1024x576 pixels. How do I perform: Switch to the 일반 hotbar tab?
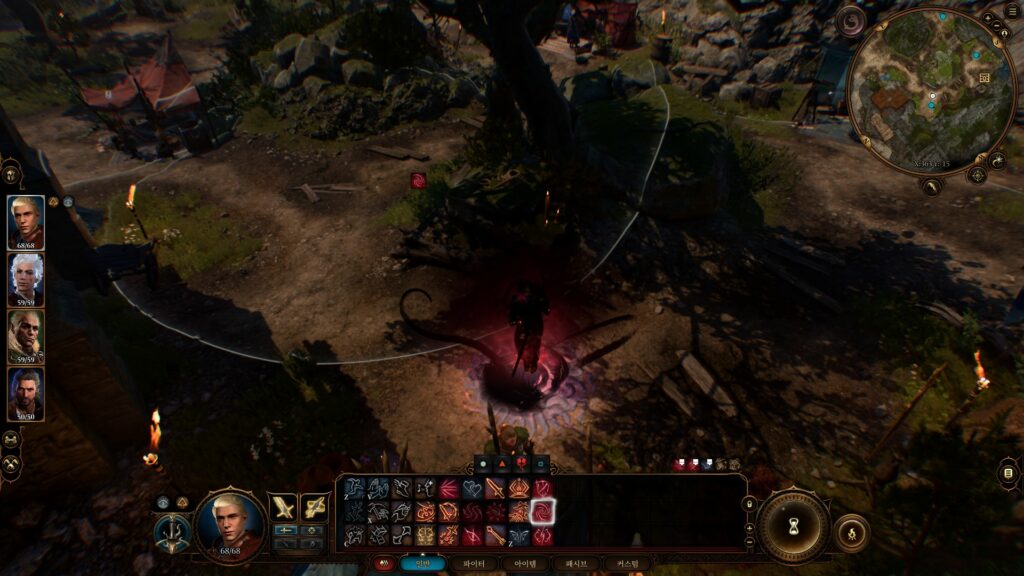point(423,564)
